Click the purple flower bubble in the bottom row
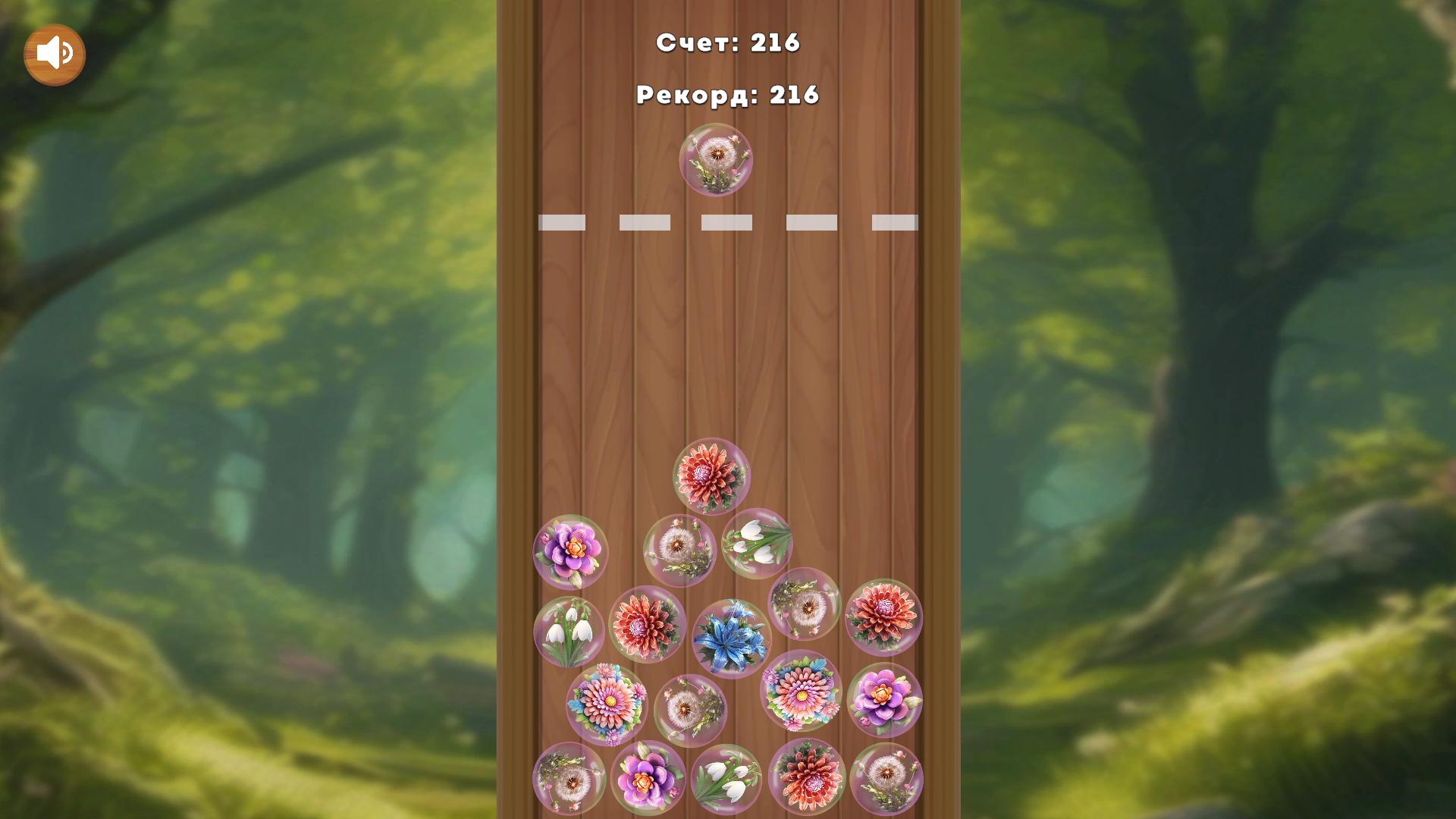Image resolution: width=1456 pixels, height=819 pixels. (x=648, y=779)
